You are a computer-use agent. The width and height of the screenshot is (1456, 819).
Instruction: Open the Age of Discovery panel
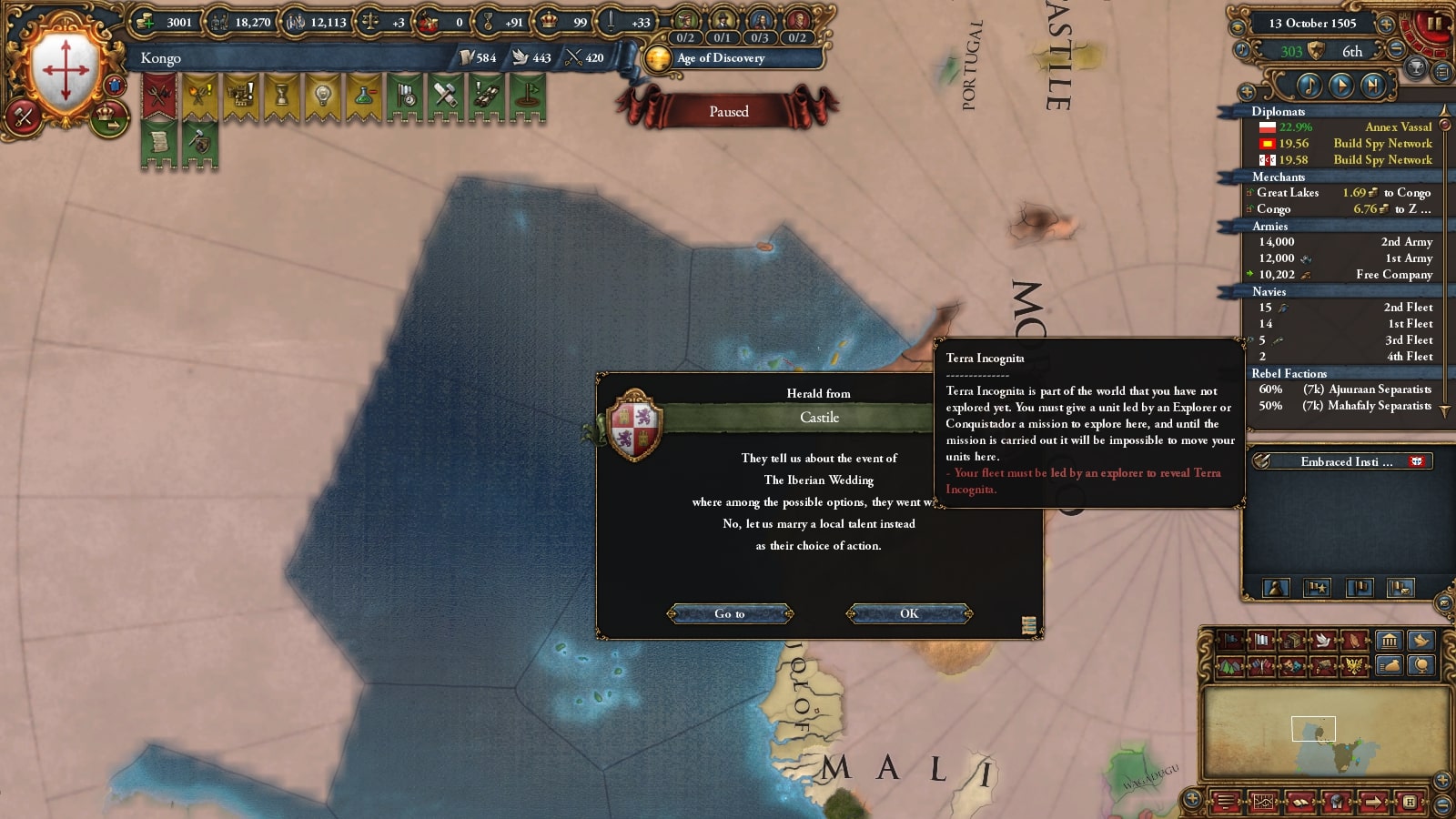pos(721,58)
